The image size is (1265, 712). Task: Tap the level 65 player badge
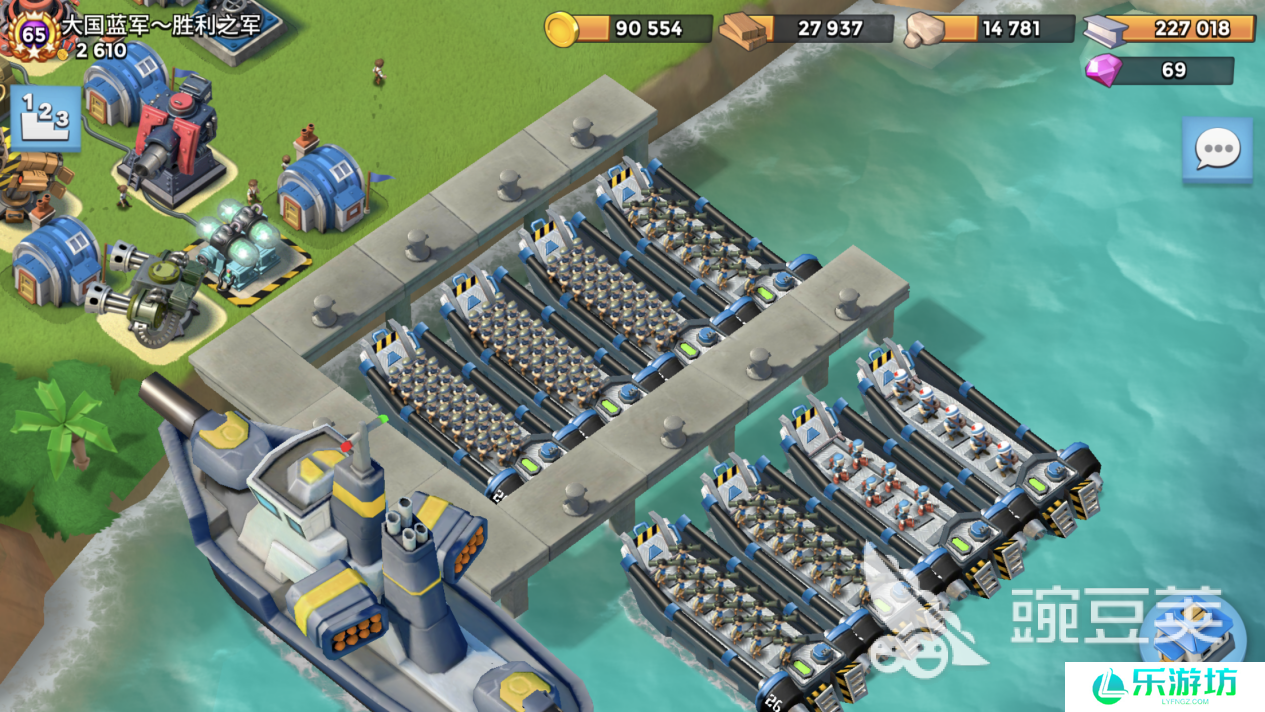[x=35, y=34]
